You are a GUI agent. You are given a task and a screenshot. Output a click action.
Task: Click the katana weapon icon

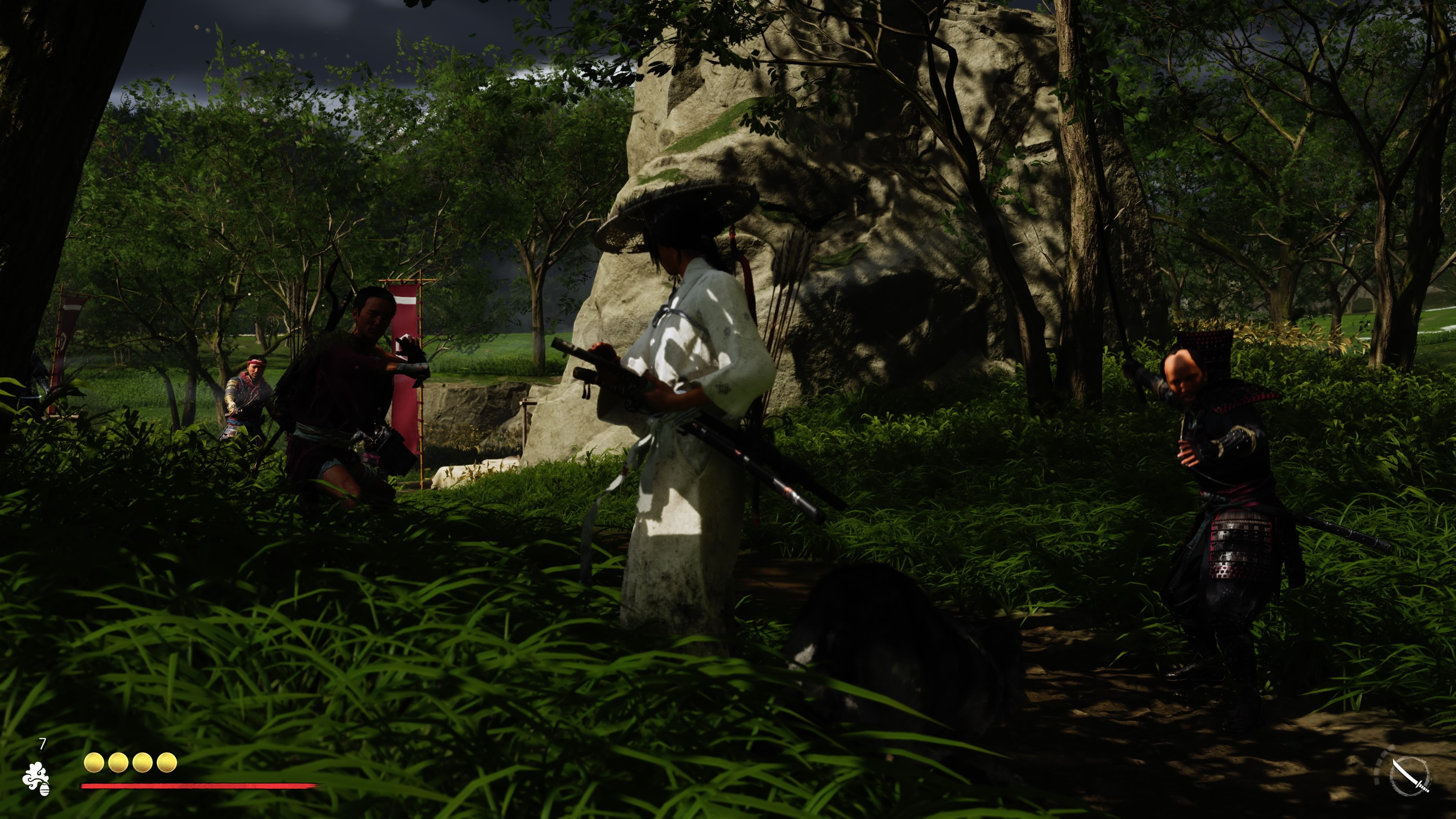click(x=1410, y=775)
